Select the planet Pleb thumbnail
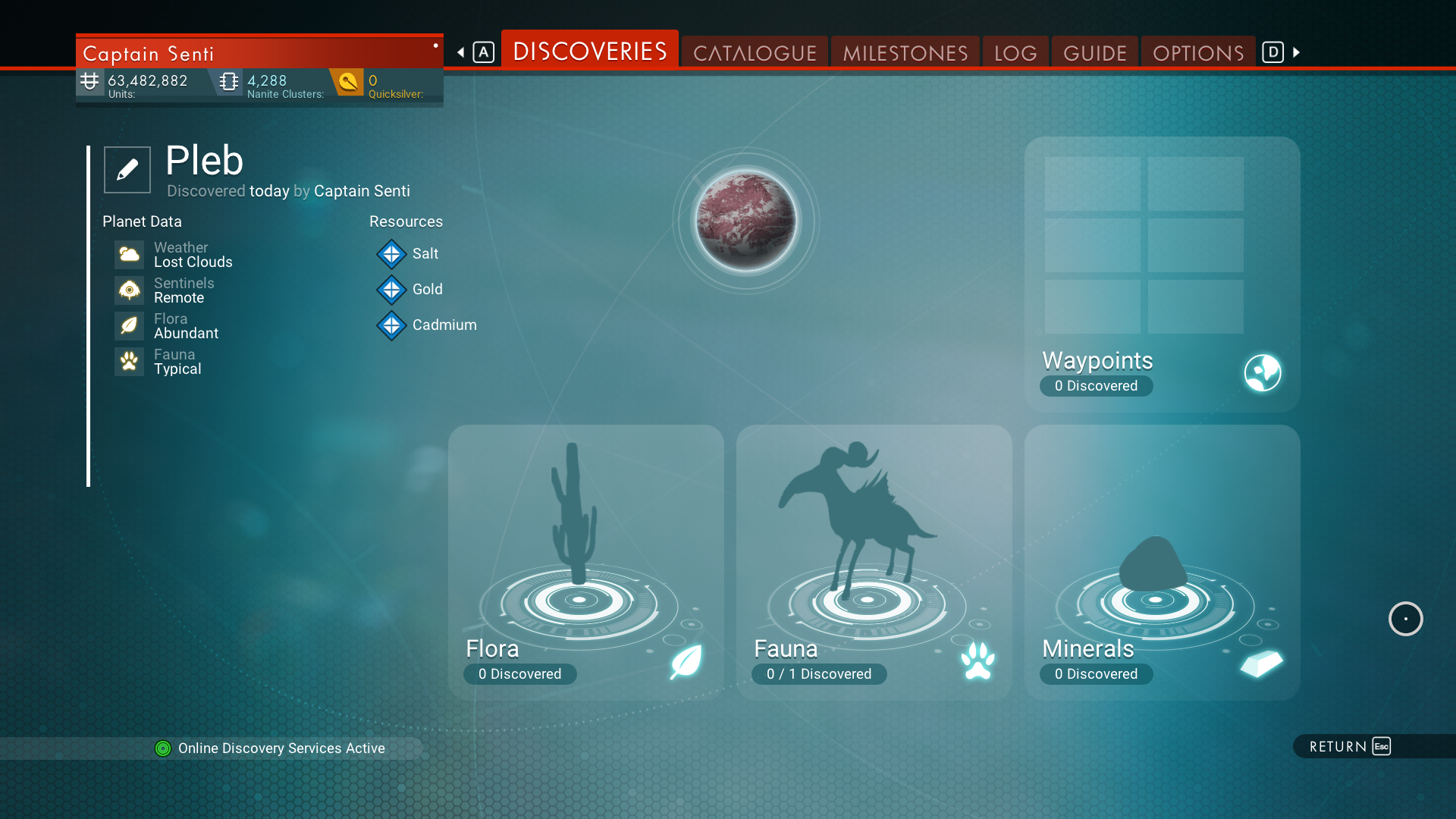1456x819 pixels. pyautogui.click(x=745, y=221)
